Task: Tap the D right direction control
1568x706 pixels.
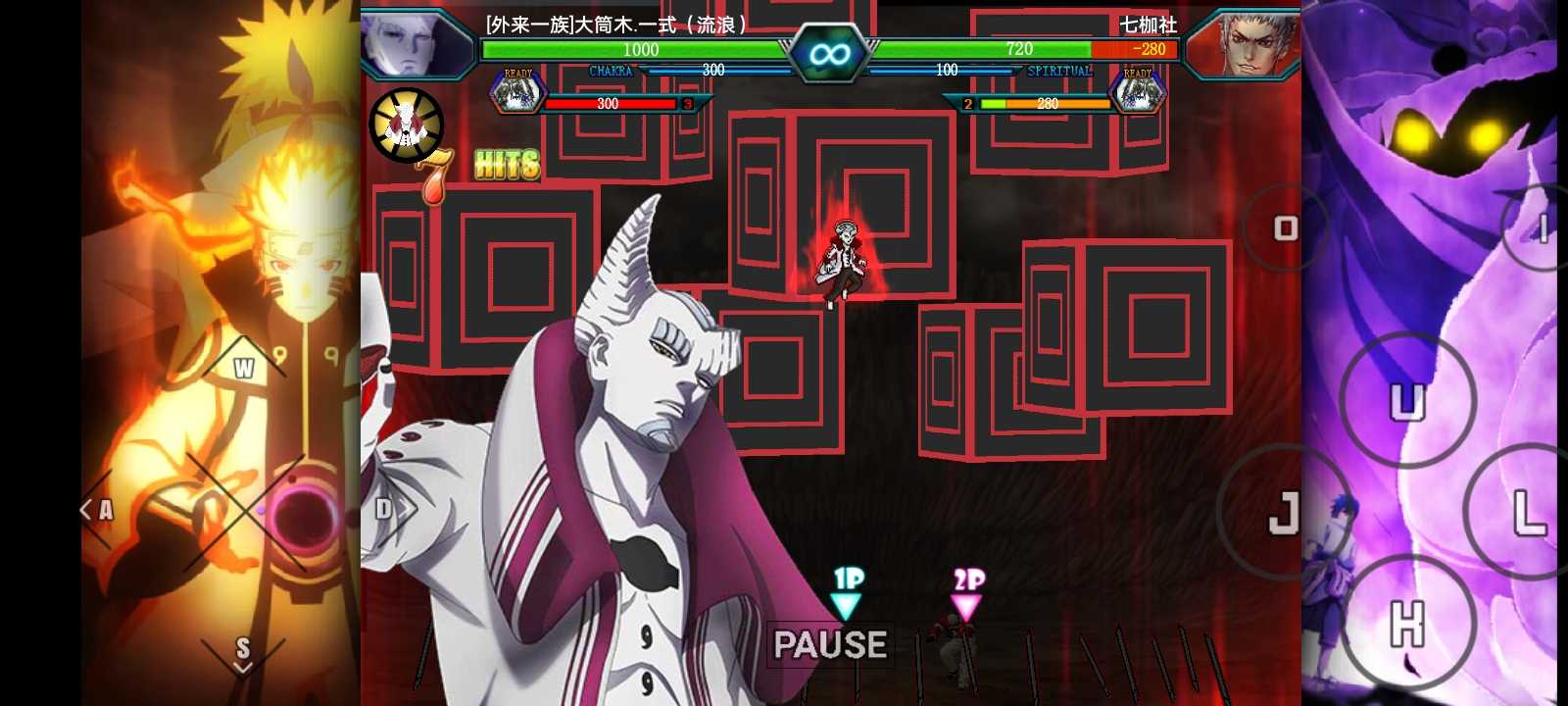Action: coord(386,508)
